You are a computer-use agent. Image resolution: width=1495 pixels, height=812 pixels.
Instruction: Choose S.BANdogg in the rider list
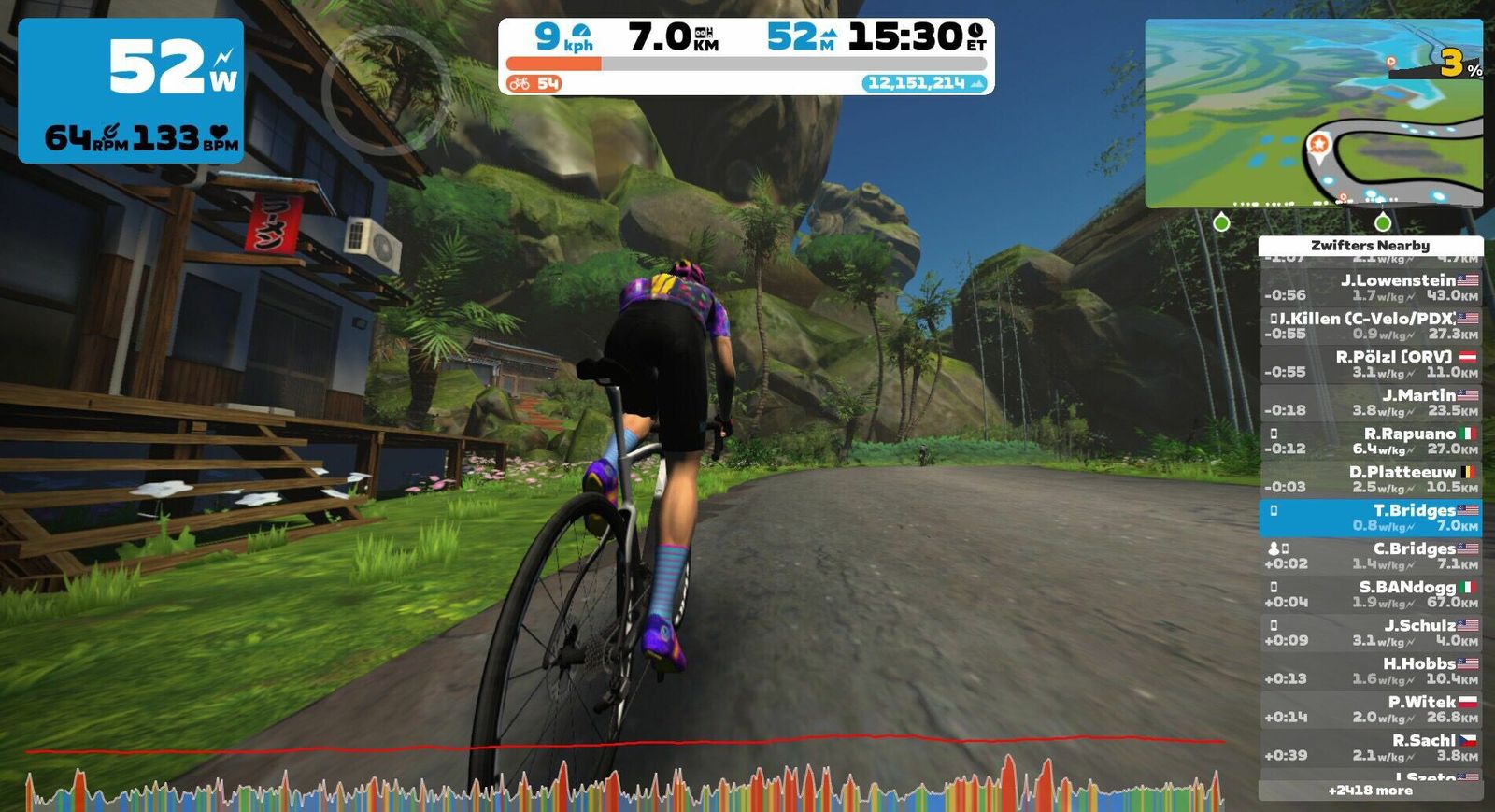pos(1371,594)
